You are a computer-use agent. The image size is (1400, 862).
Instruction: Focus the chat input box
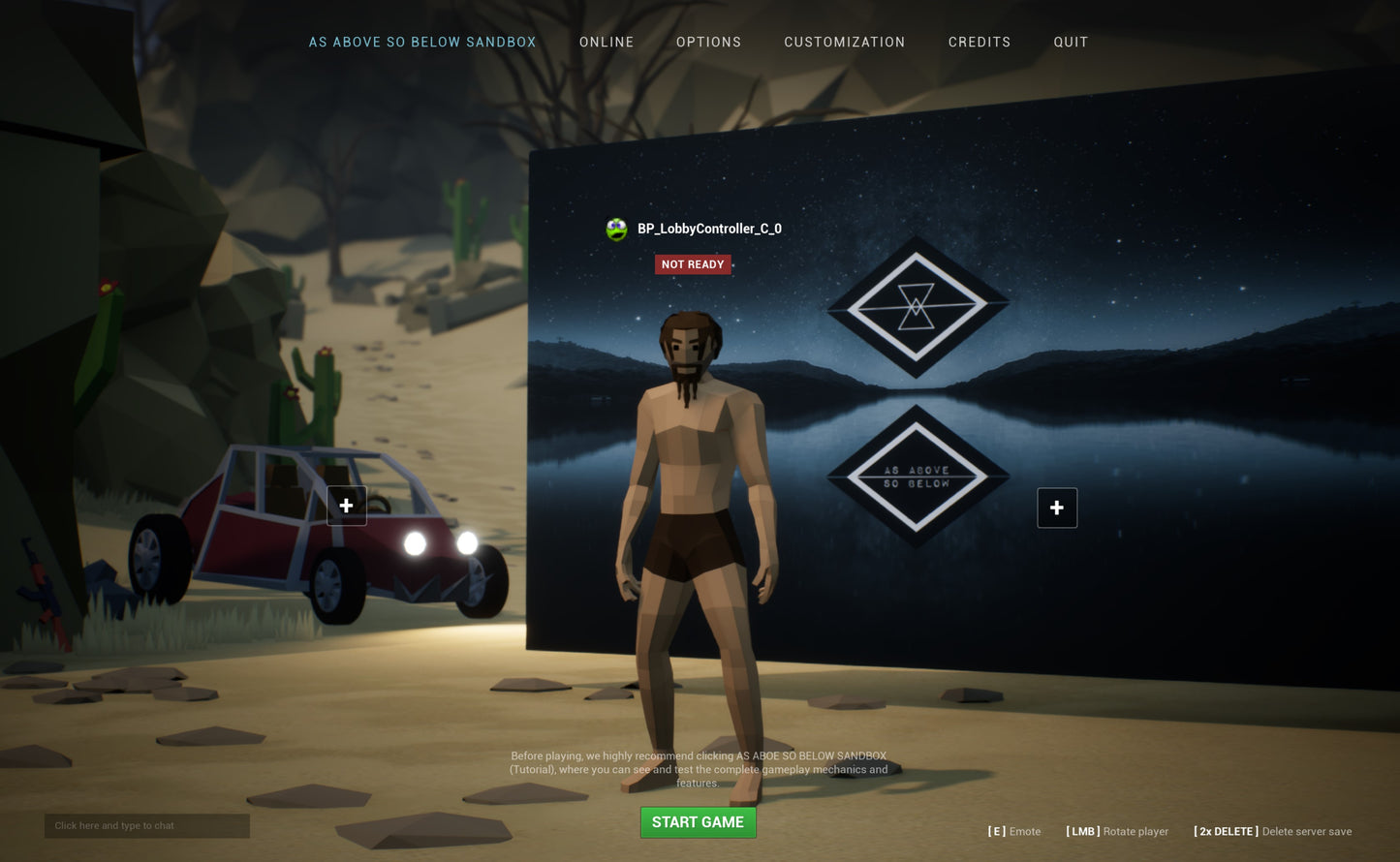[x=146, y=826]
